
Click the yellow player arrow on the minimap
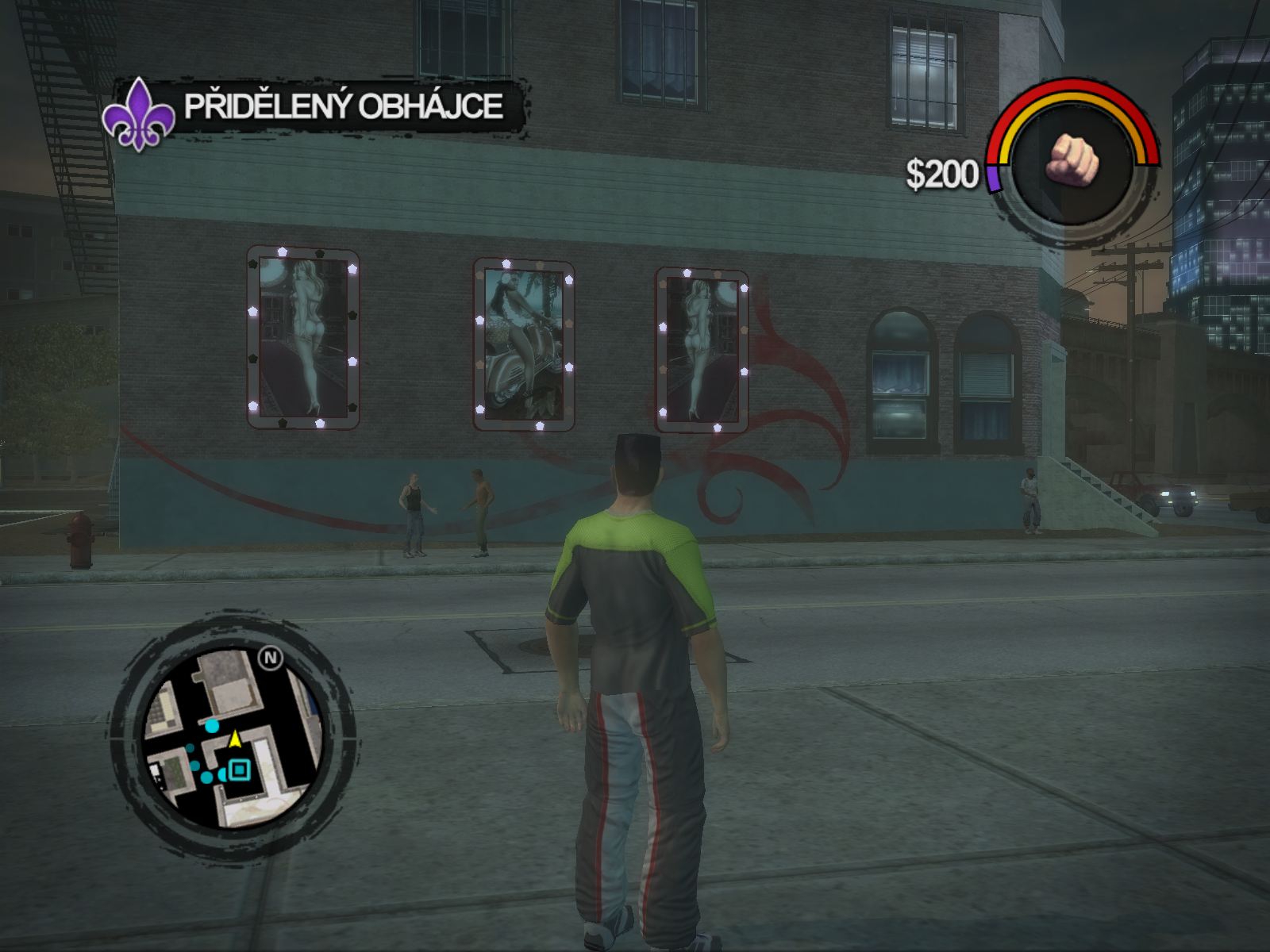point(235,739)
